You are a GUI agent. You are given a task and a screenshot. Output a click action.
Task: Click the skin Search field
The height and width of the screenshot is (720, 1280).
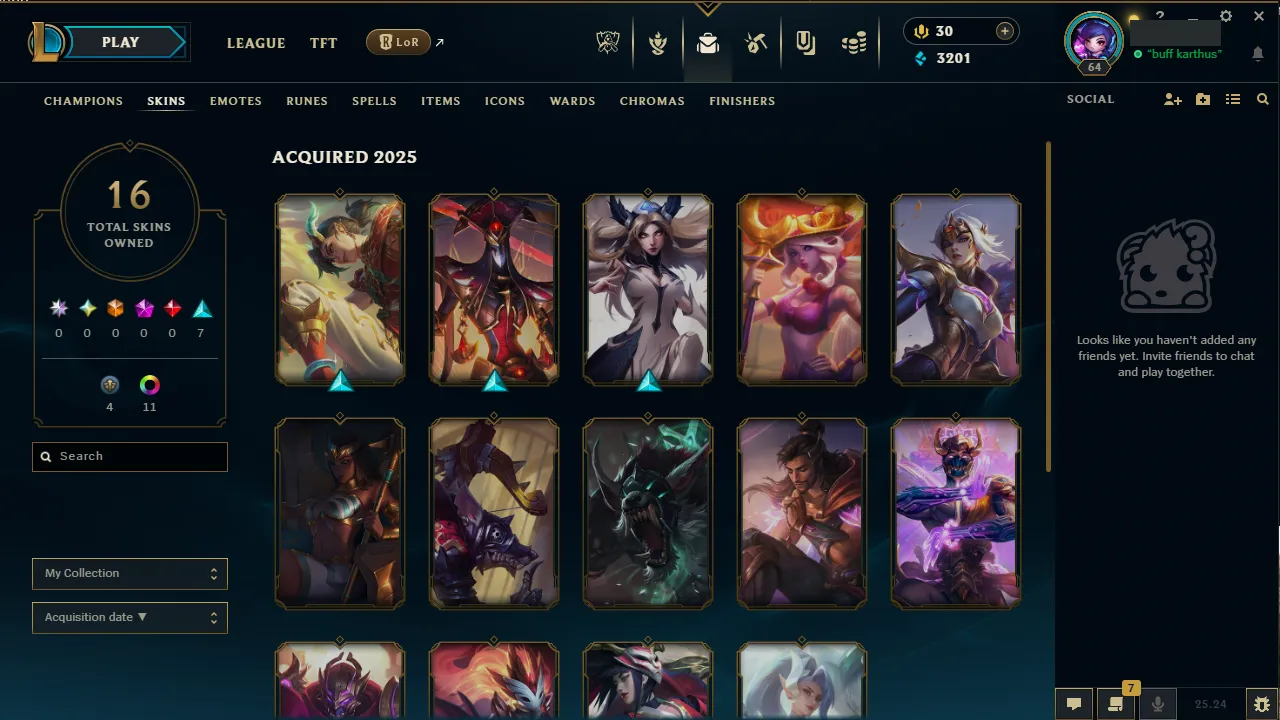pos(129,456)
